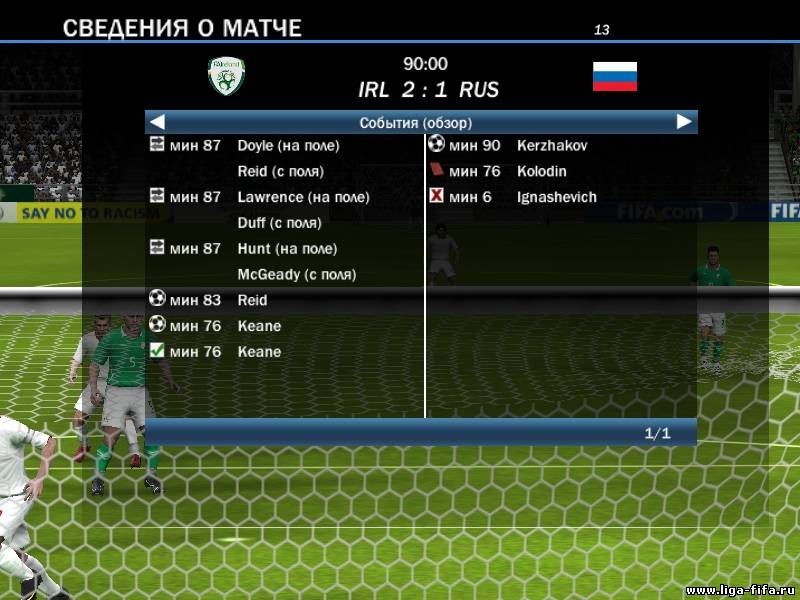800x600 pixels.
Task: Click the right arrow of the events header
Action: [684, 122]
